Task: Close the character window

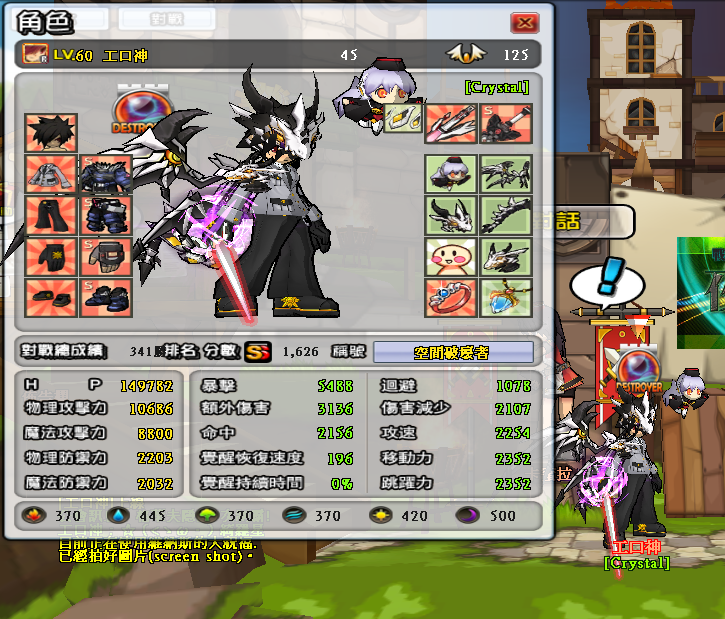Action: [x=524, y=23]
